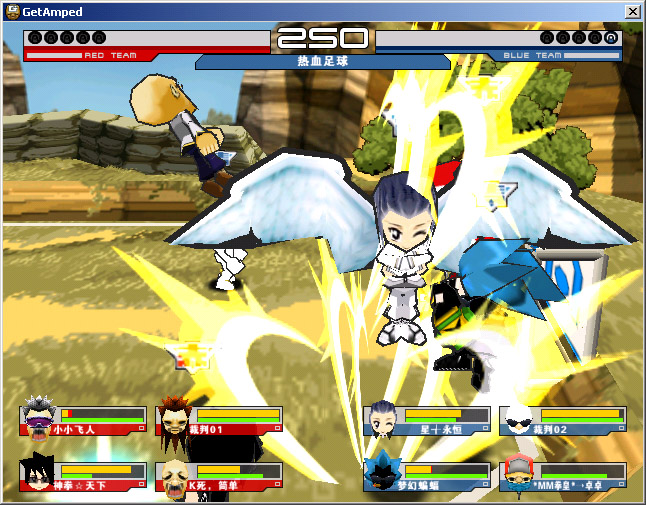Screen dimensions: 646x505
Task: Select player 裁判01's portrait panel
Action: point(219,420)
